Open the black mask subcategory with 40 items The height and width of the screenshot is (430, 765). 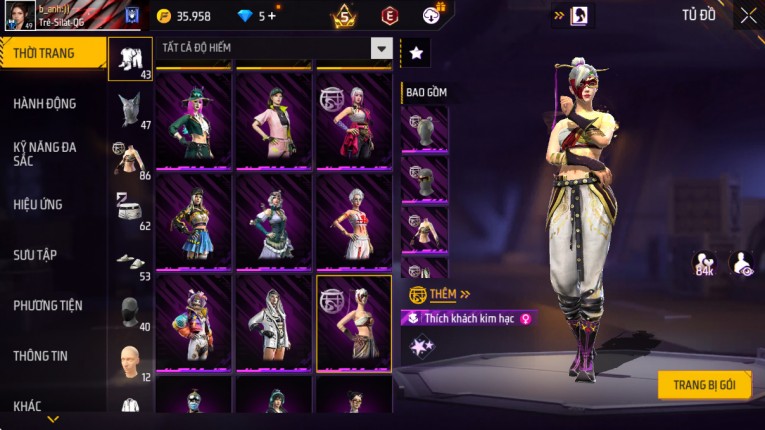(130, 312)
